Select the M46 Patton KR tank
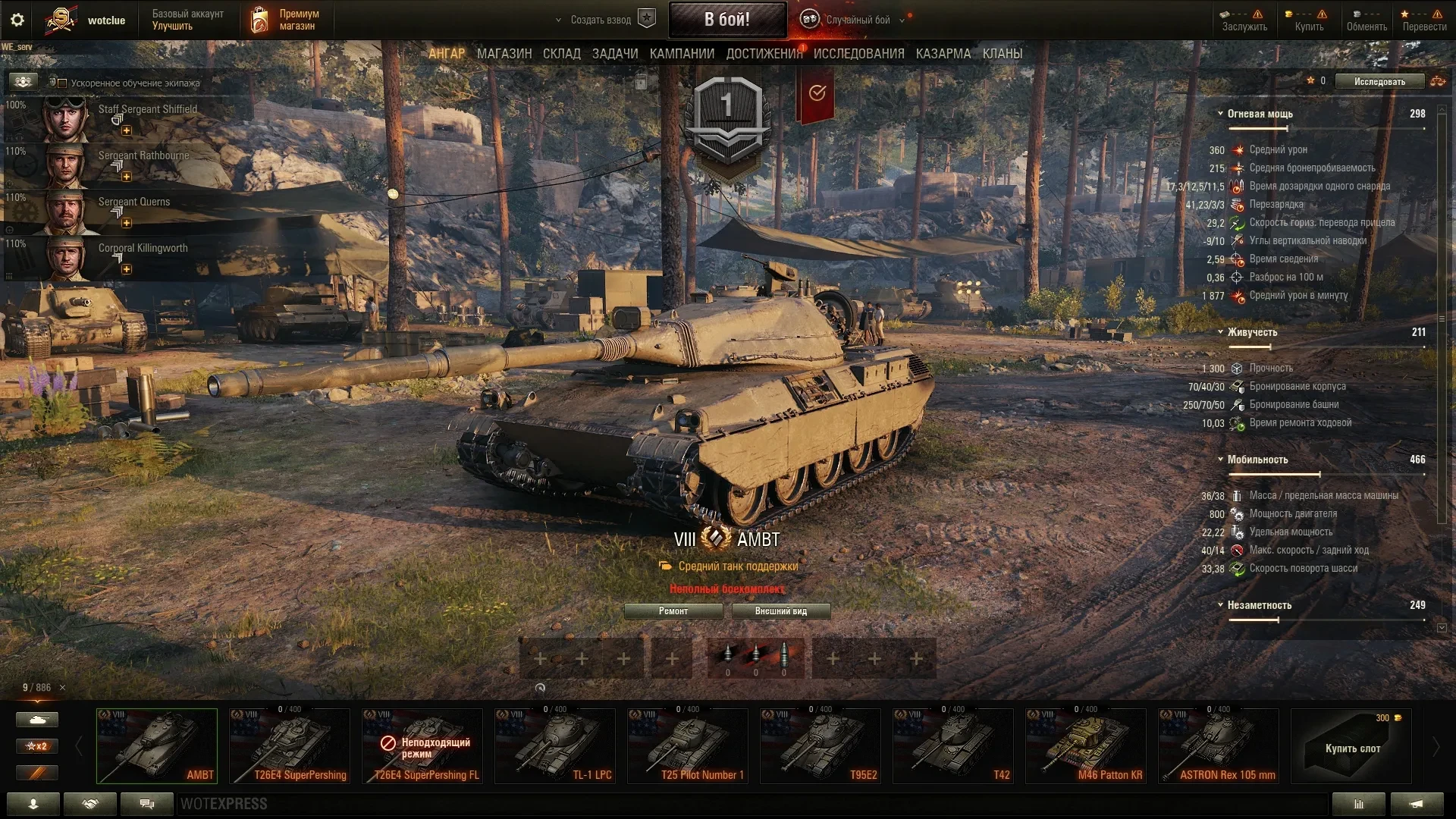1456x819 pixels. click(x=1086, y=746)
